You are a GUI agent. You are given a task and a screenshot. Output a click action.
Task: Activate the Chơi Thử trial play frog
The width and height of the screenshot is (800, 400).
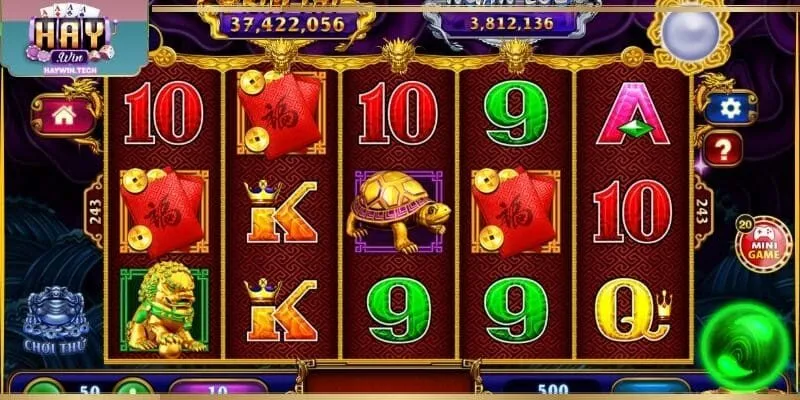[x=55, y=320]
